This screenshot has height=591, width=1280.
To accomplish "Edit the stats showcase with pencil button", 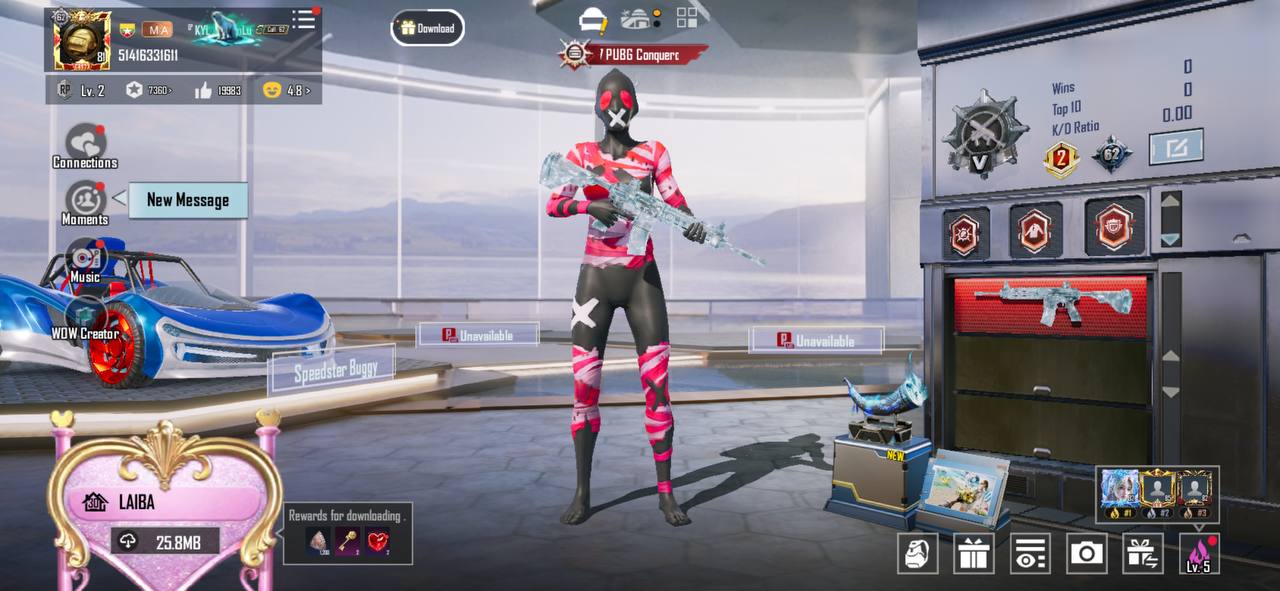I will coord(1175,148).
